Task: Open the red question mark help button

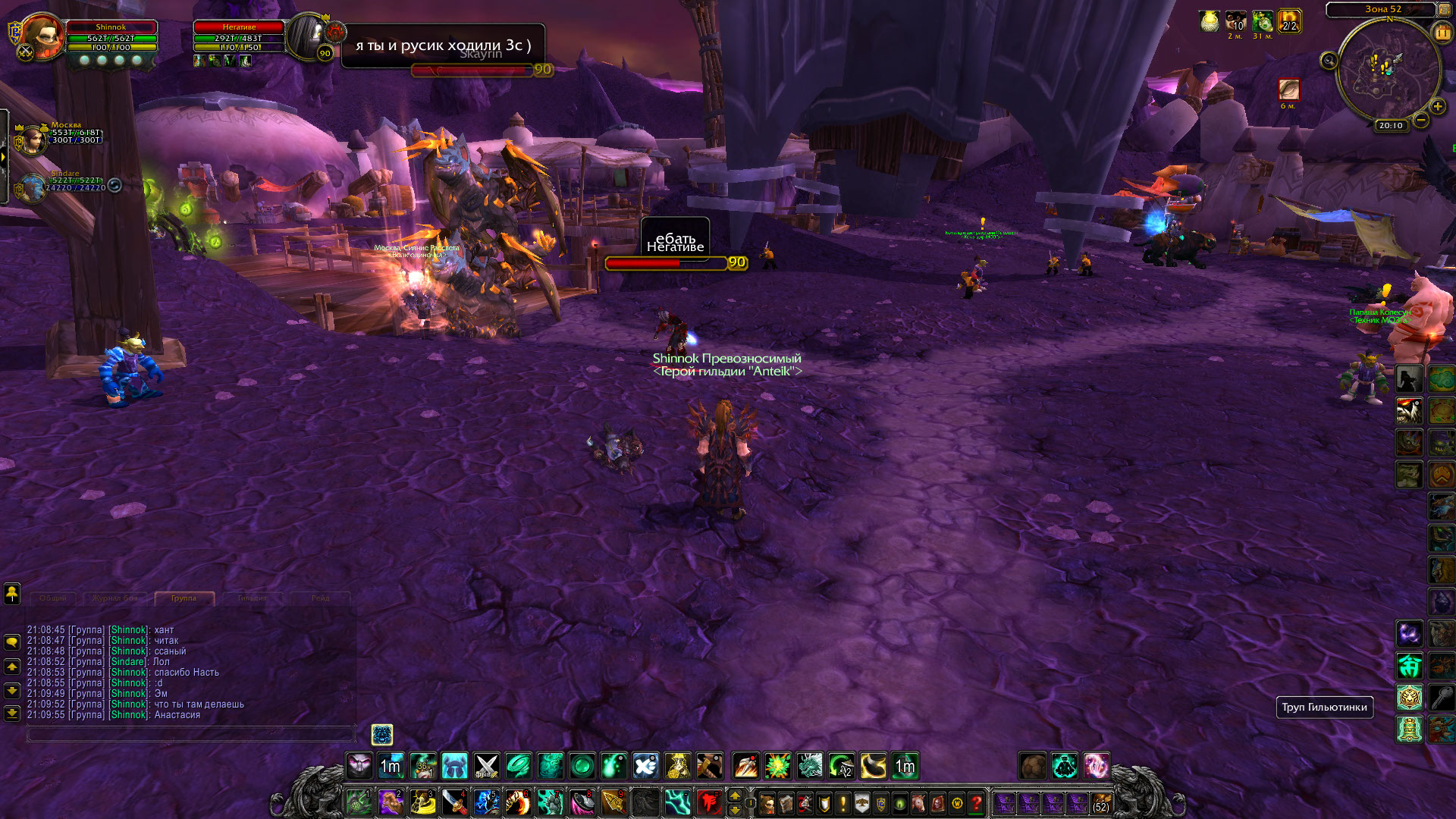Action: click(977, 803)
